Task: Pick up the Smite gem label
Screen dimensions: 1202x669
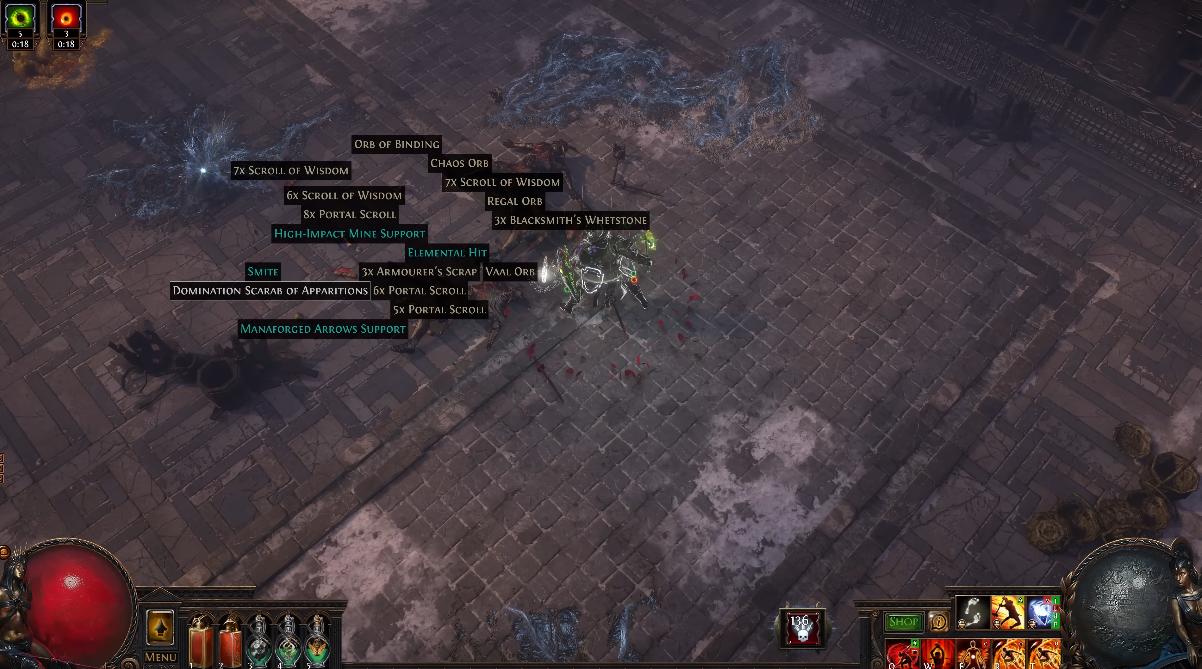Action: 263,271
